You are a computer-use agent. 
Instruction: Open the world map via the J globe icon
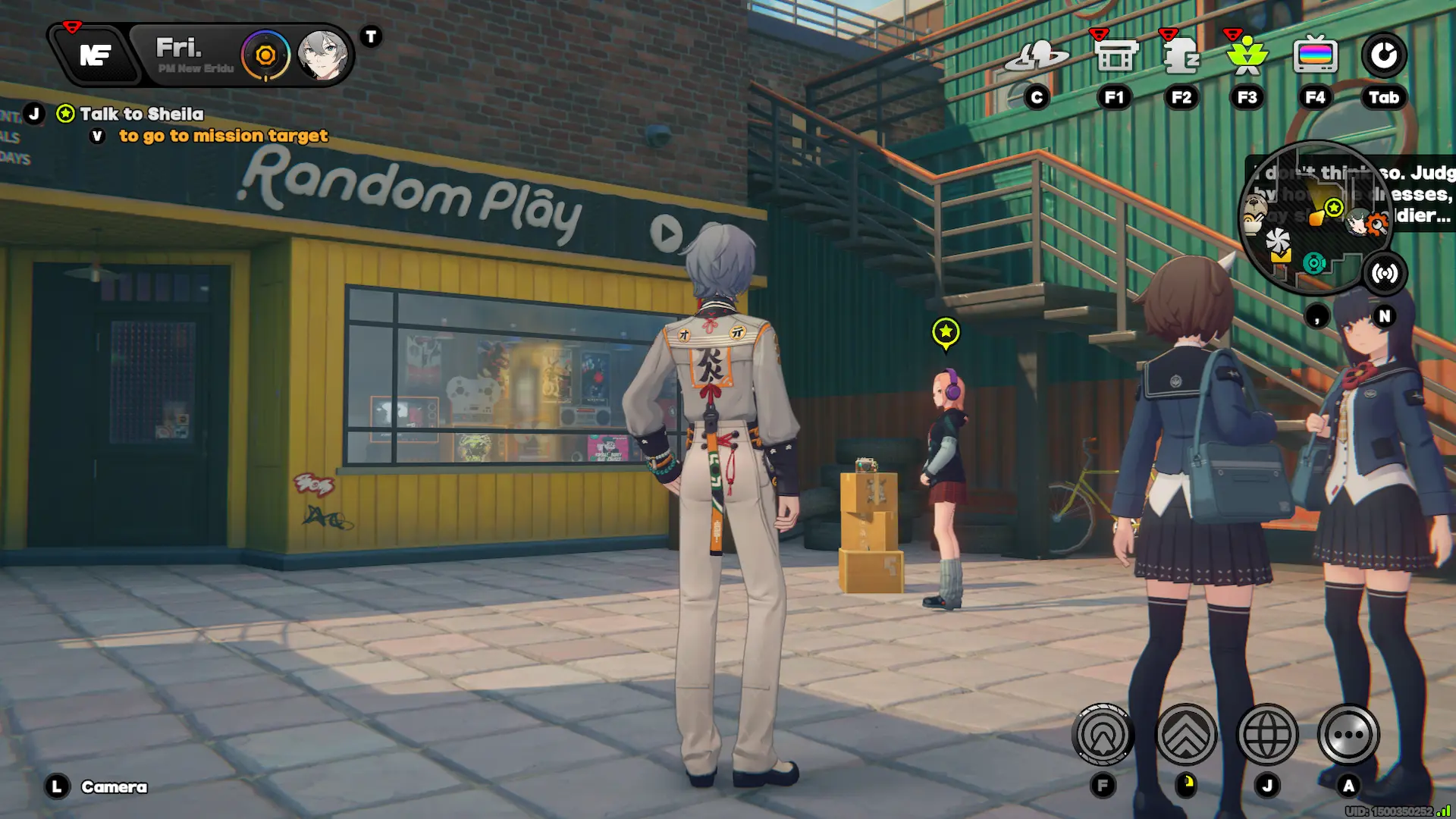pos(1267,734)
